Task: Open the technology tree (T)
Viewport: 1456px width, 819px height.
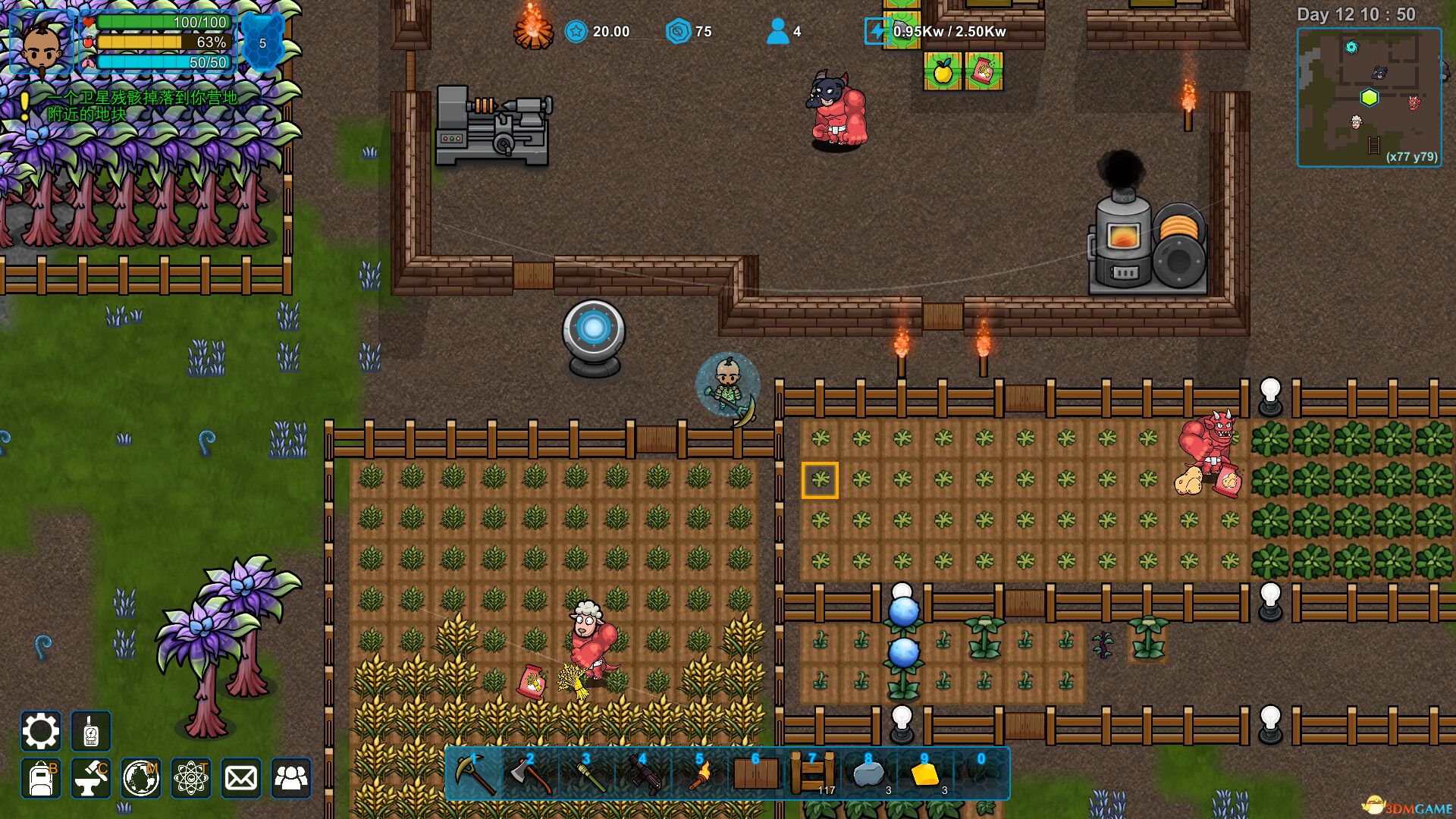Action: 190,779
